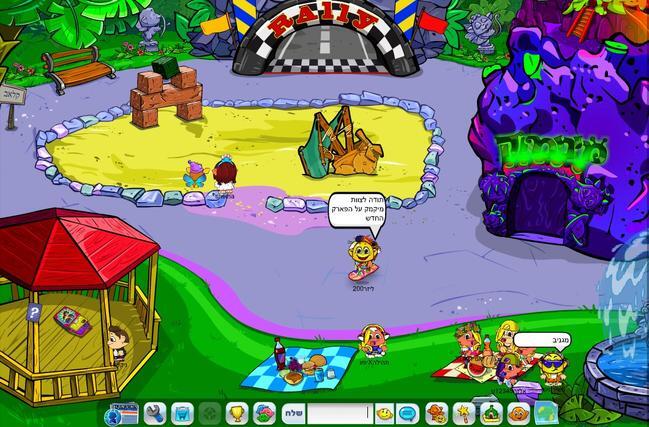649x427 pixels.
Task: Click the gold trophy icon
Action: coord(237,413)
